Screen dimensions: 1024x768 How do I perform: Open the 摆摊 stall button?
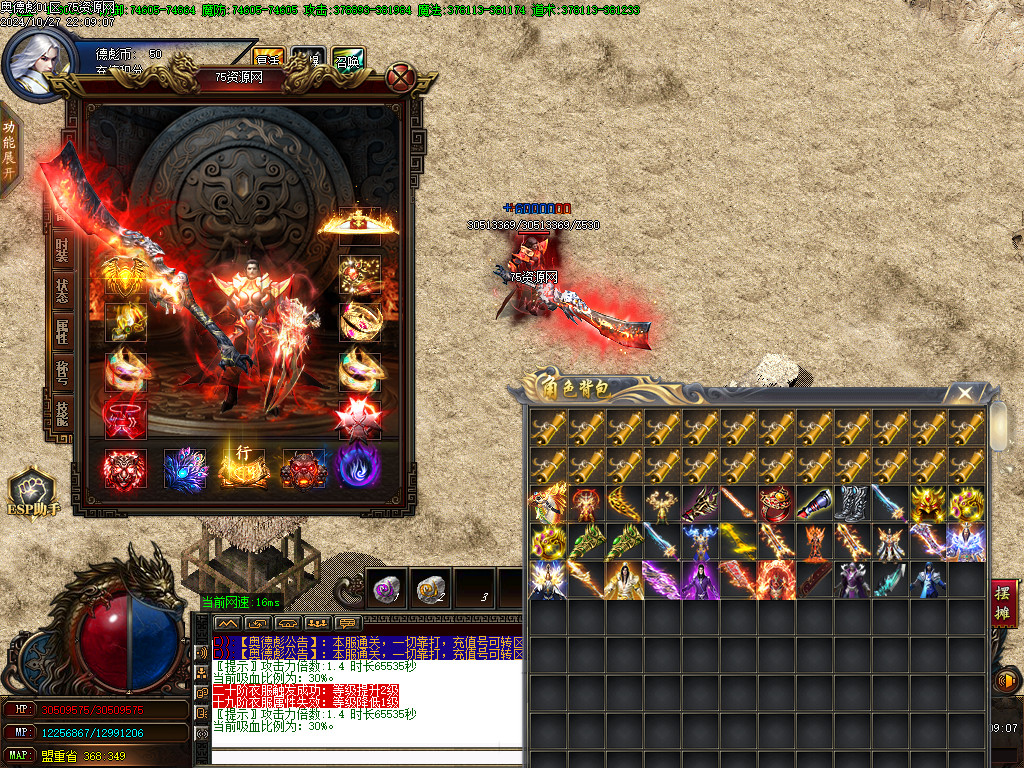(x=1003, y=604)
